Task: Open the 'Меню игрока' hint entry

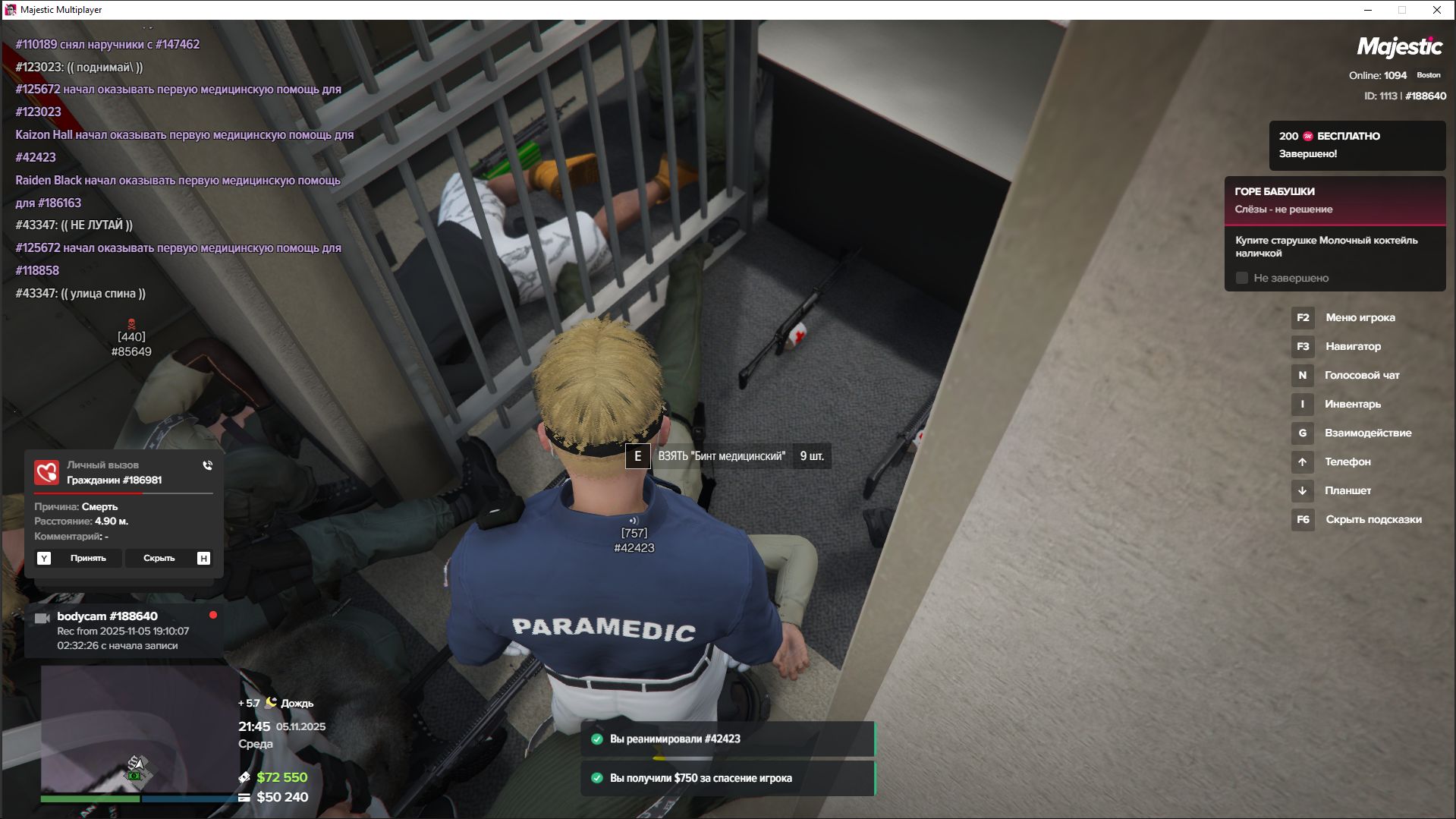Action: tap(1360, 318)
